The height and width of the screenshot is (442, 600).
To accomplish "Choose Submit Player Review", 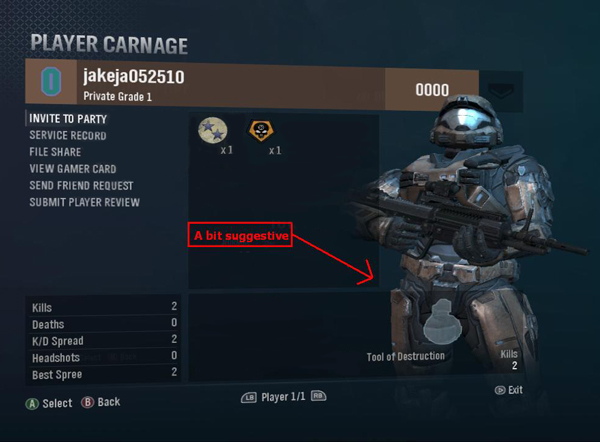I will pos(84,203).
